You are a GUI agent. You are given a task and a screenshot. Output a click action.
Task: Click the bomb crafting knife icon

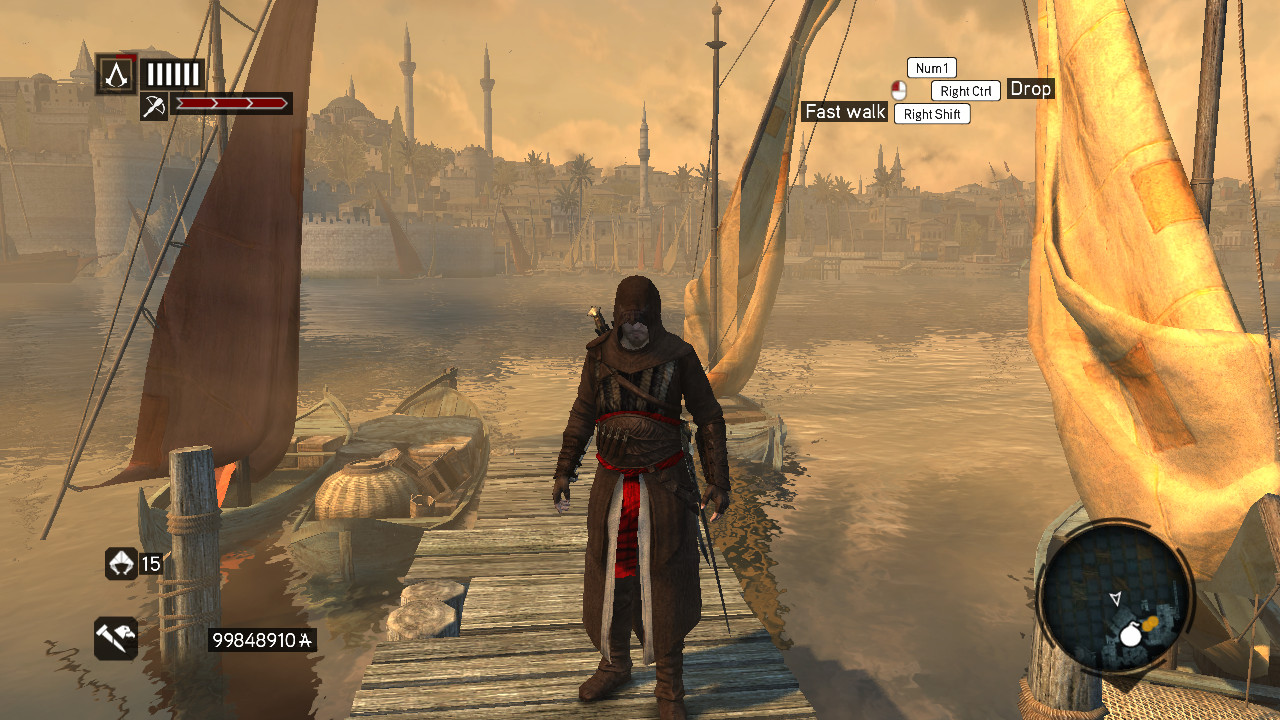(x=117, y=639)
